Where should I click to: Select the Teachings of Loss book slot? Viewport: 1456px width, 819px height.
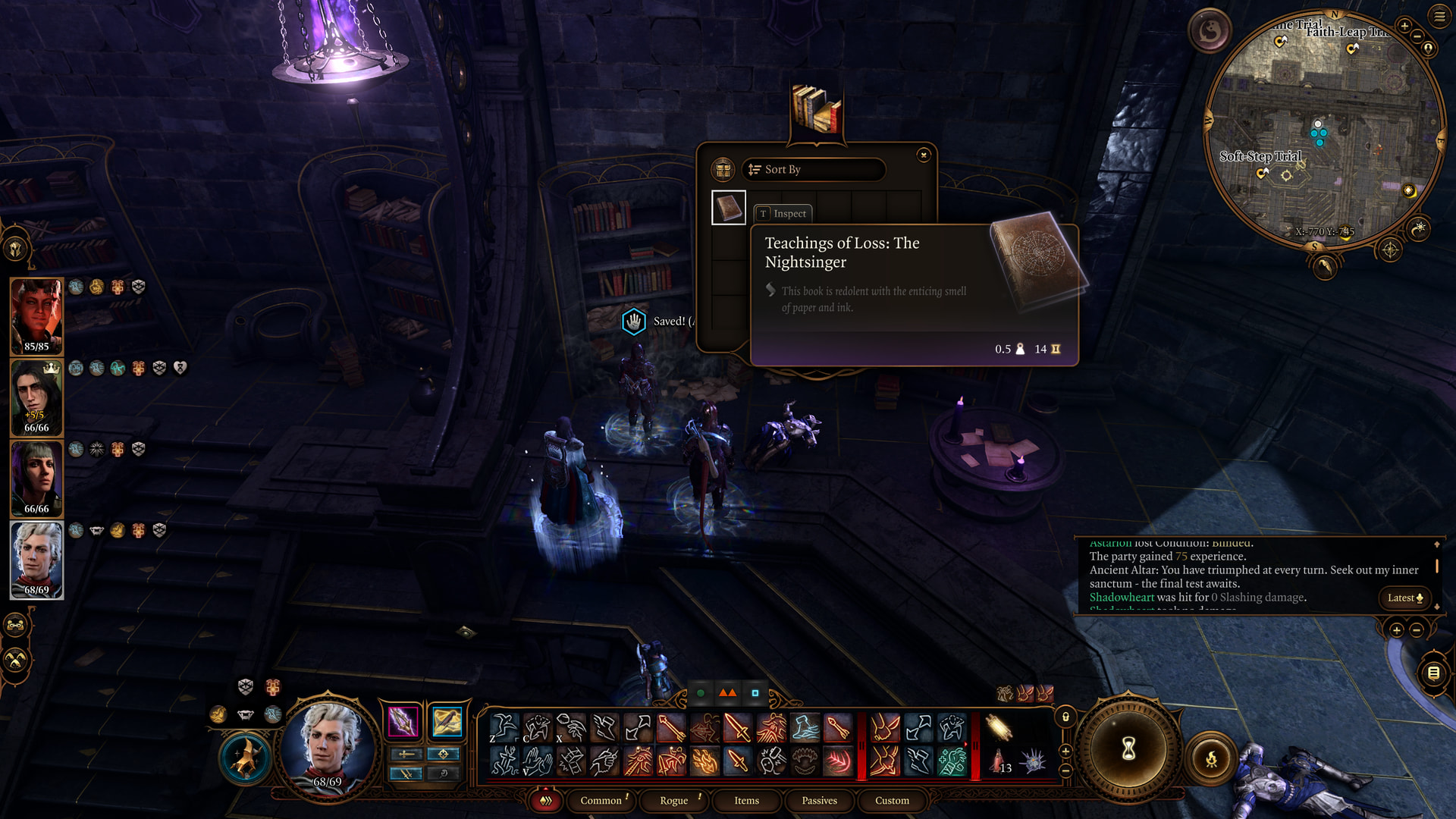tap(729, 208)
